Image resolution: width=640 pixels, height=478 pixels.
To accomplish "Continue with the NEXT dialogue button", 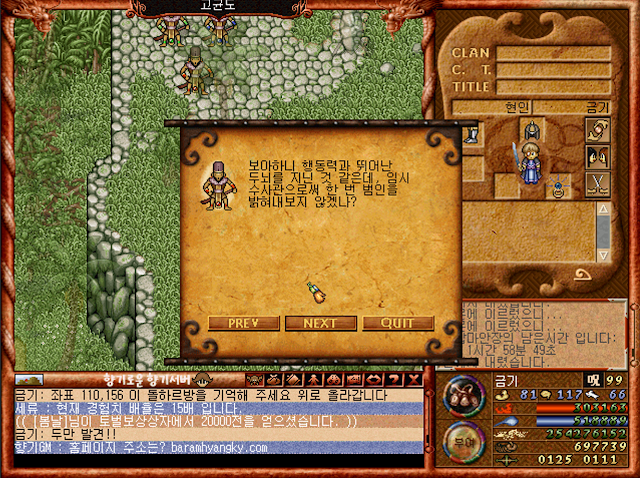I will [x=320, y=323].
